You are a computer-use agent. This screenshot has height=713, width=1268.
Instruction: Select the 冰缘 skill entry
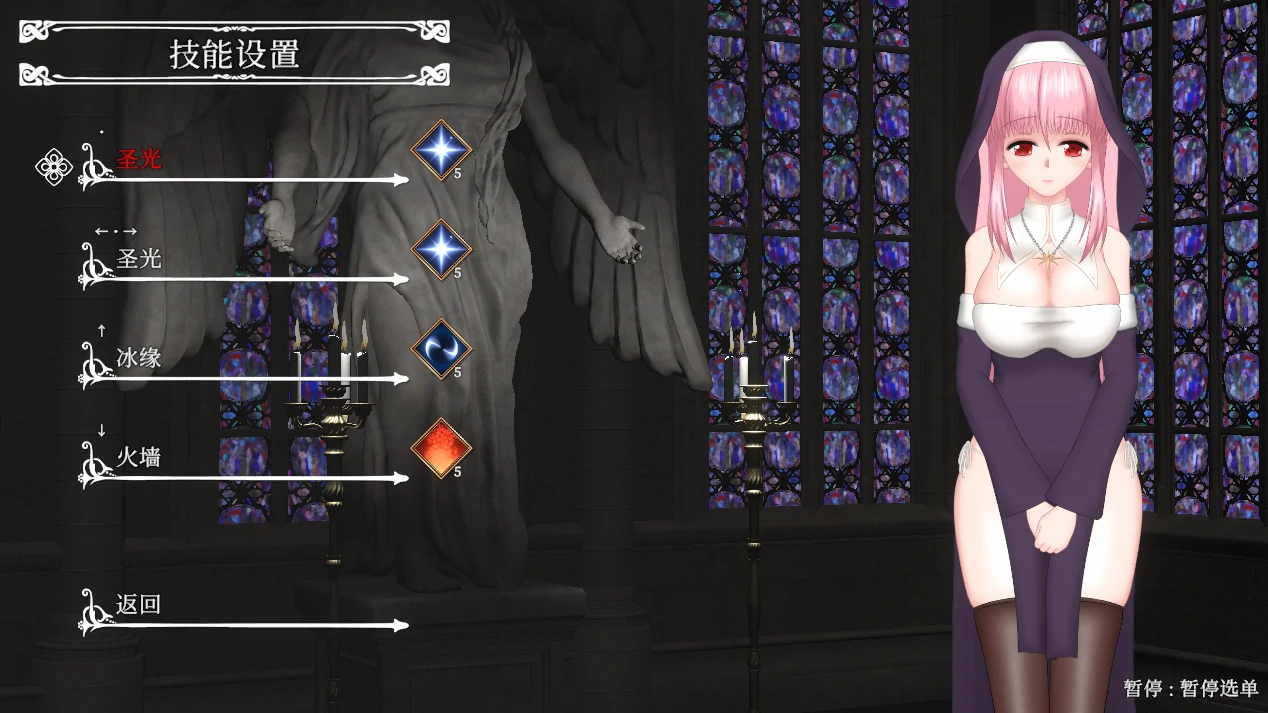[139, 358]
